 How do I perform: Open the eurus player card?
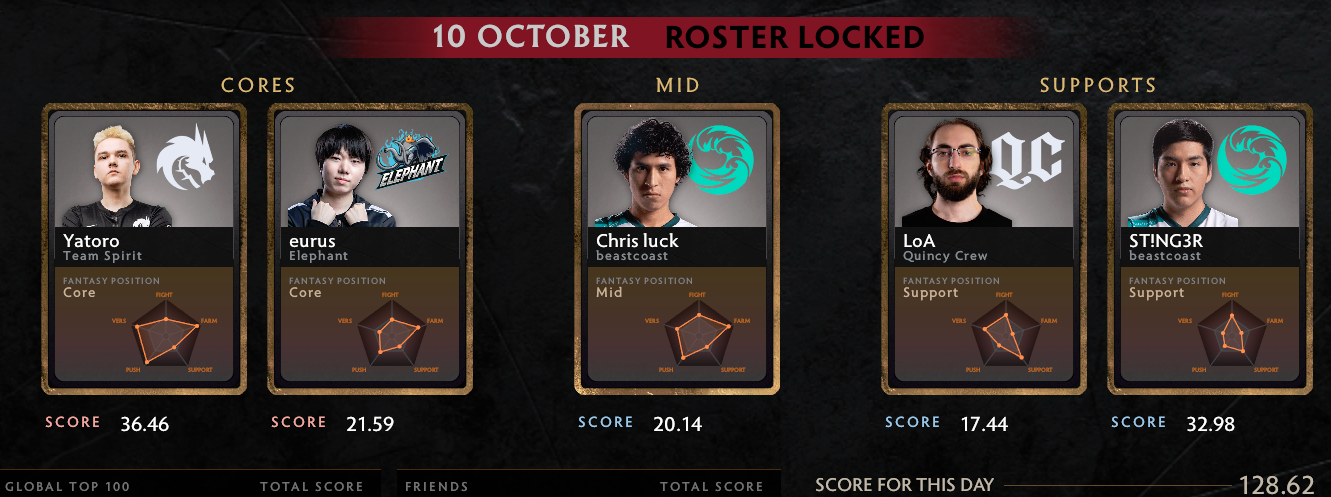[370, 249]
